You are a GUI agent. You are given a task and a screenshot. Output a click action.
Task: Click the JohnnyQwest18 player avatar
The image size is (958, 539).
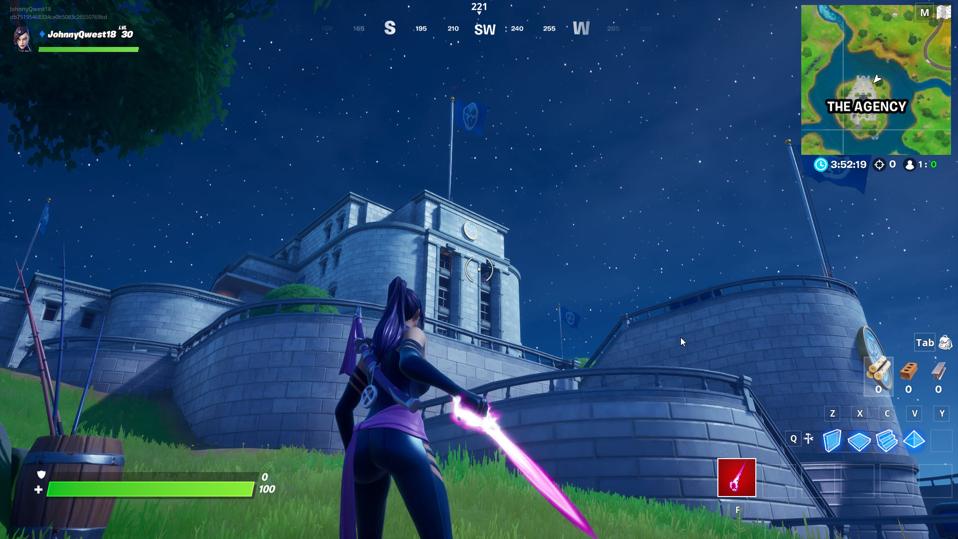click(22, 38)
